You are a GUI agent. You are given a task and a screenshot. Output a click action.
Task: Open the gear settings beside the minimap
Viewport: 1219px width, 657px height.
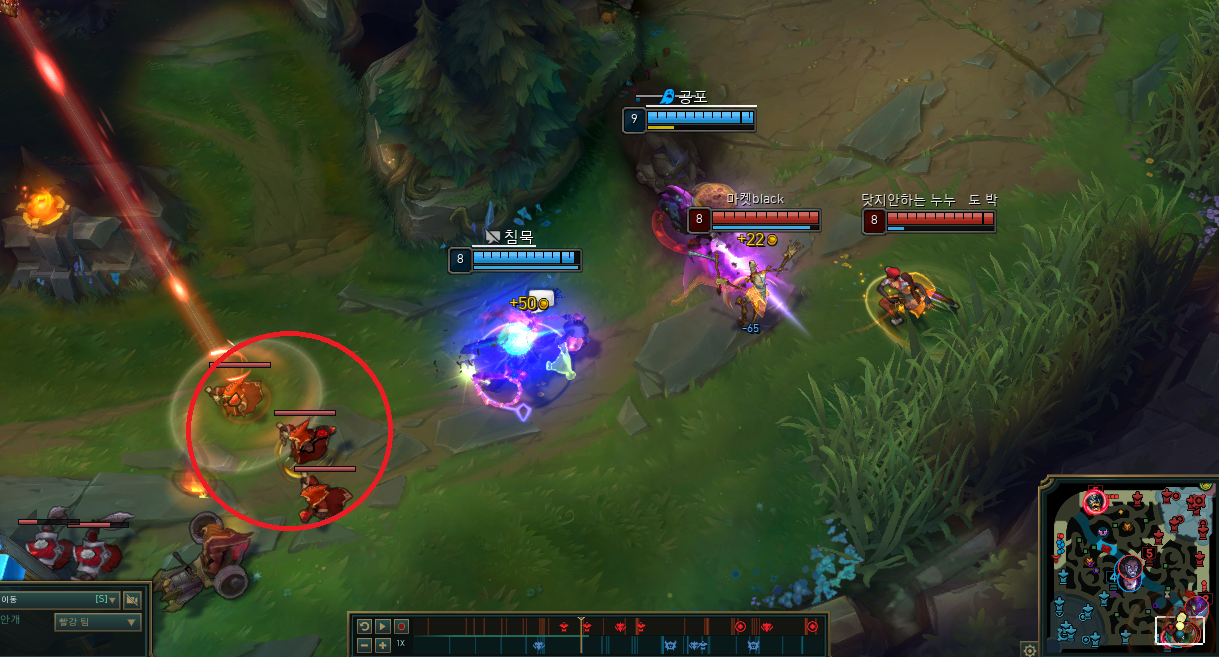click(1028, 648)
